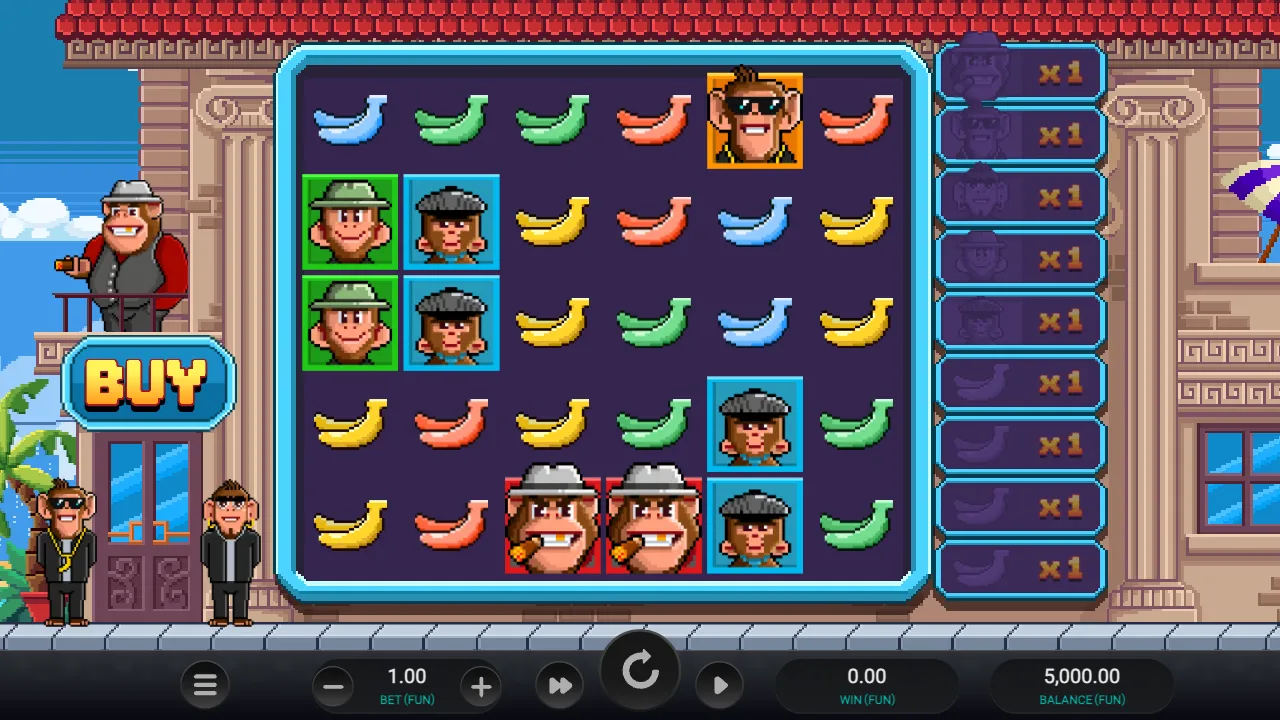Open the autoplay control
1280x720 pixels.
click(720, 686)
